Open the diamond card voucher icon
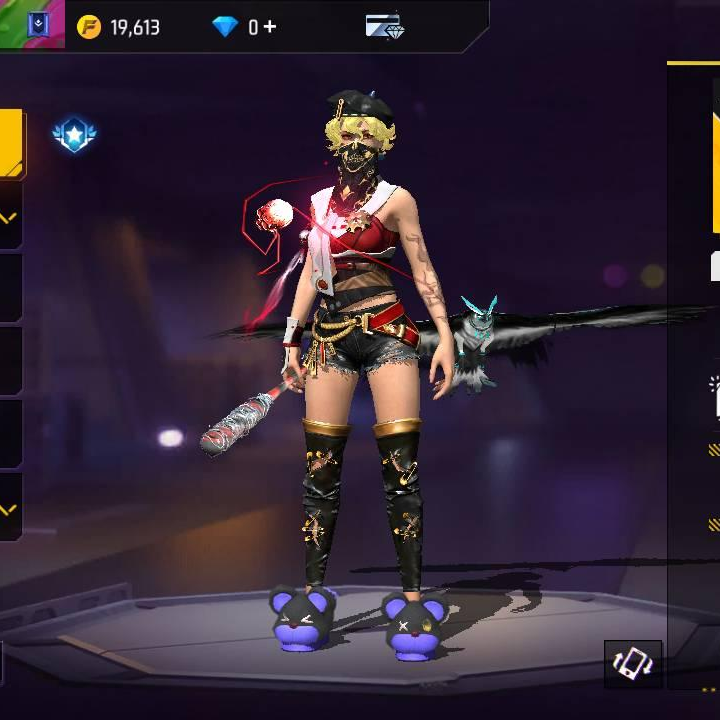Viewport: 720px width, 720px height. click(x=383, y=26)
